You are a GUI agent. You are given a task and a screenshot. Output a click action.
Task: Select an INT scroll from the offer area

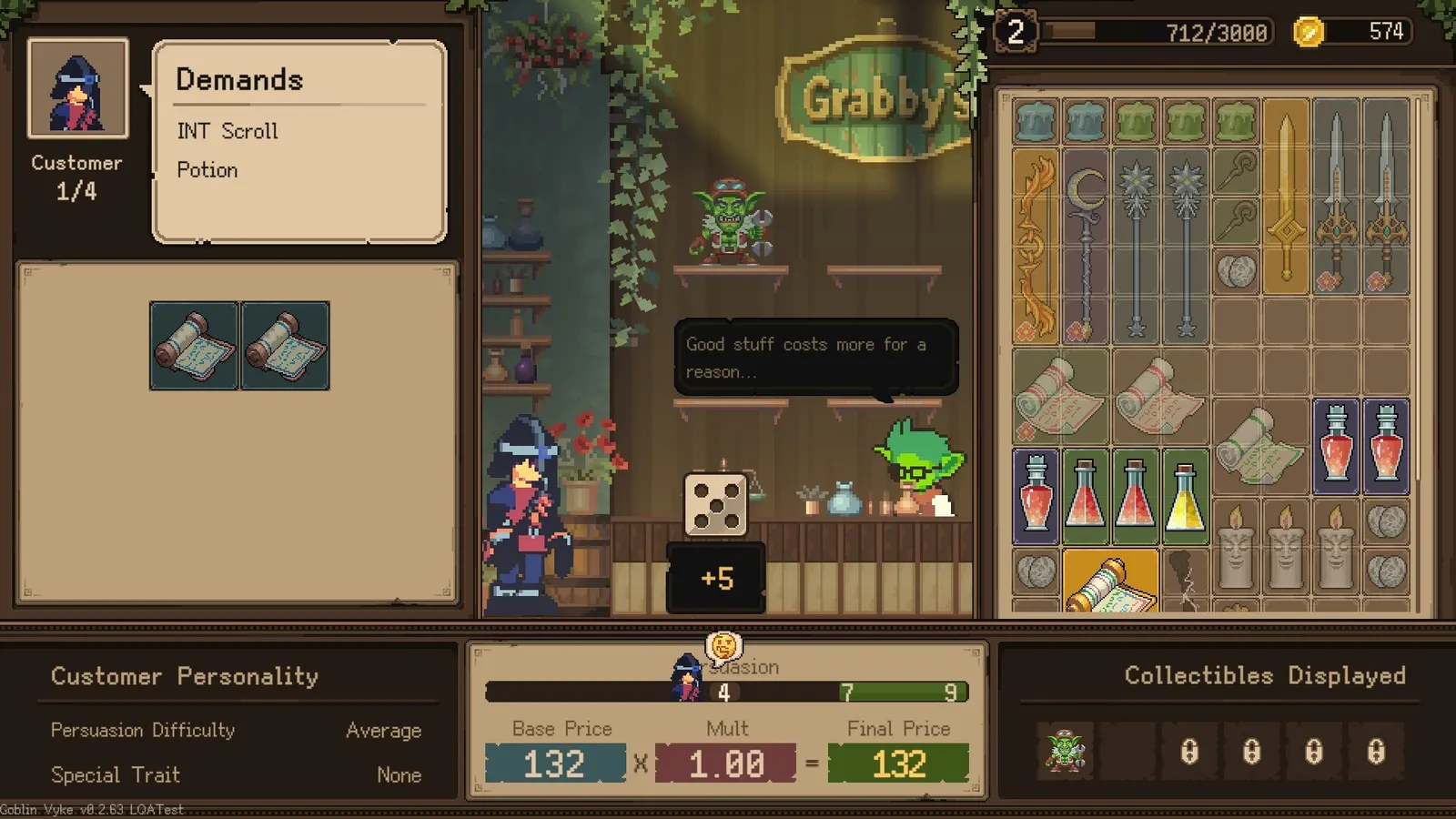coord(193,344)
